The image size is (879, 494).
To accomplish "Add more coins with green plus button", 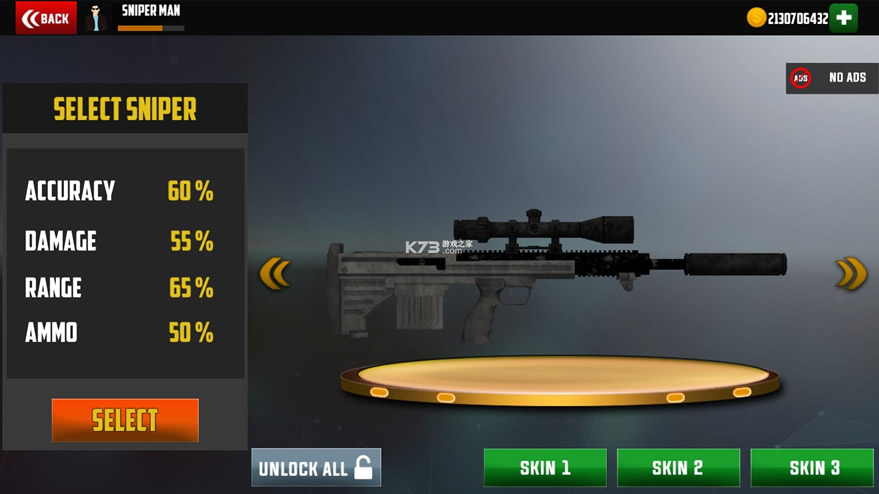I will tap(844, 18).
